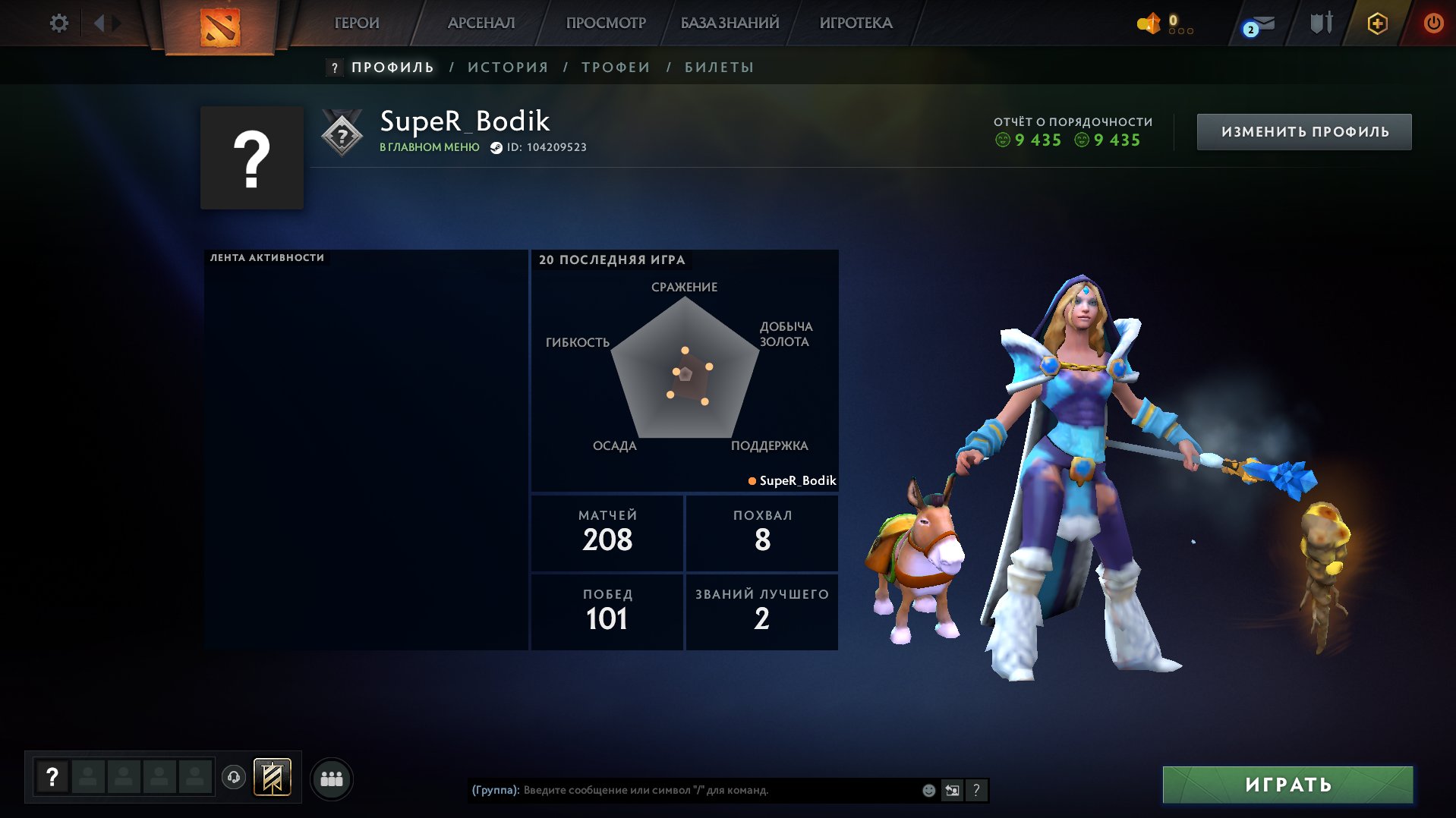Open the settings gear menu
The width and height of the screenshot is (1456, 818).
[59, 23]
